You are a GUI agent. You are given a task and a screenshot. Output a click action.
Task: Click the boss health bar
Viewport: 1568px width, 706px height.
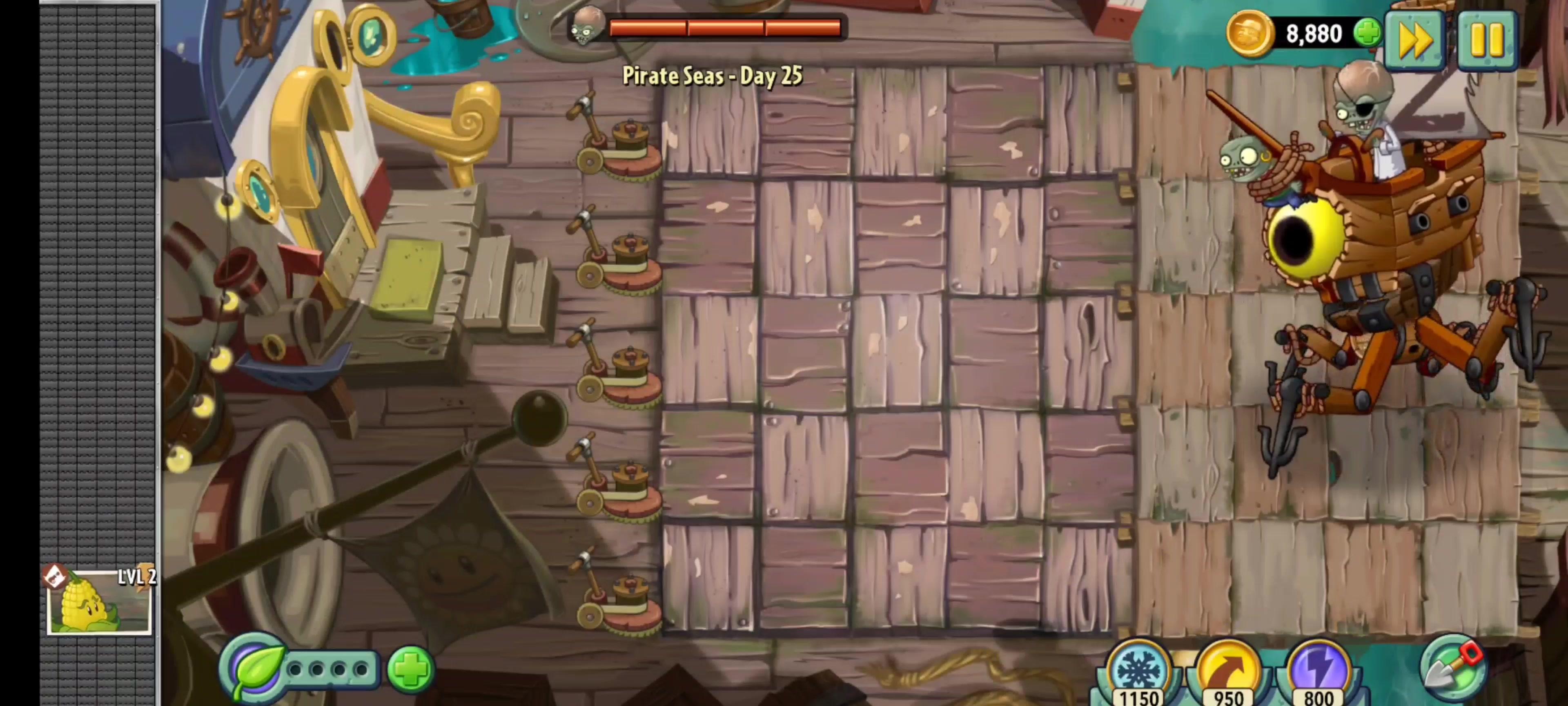click(x=724, y=27)
